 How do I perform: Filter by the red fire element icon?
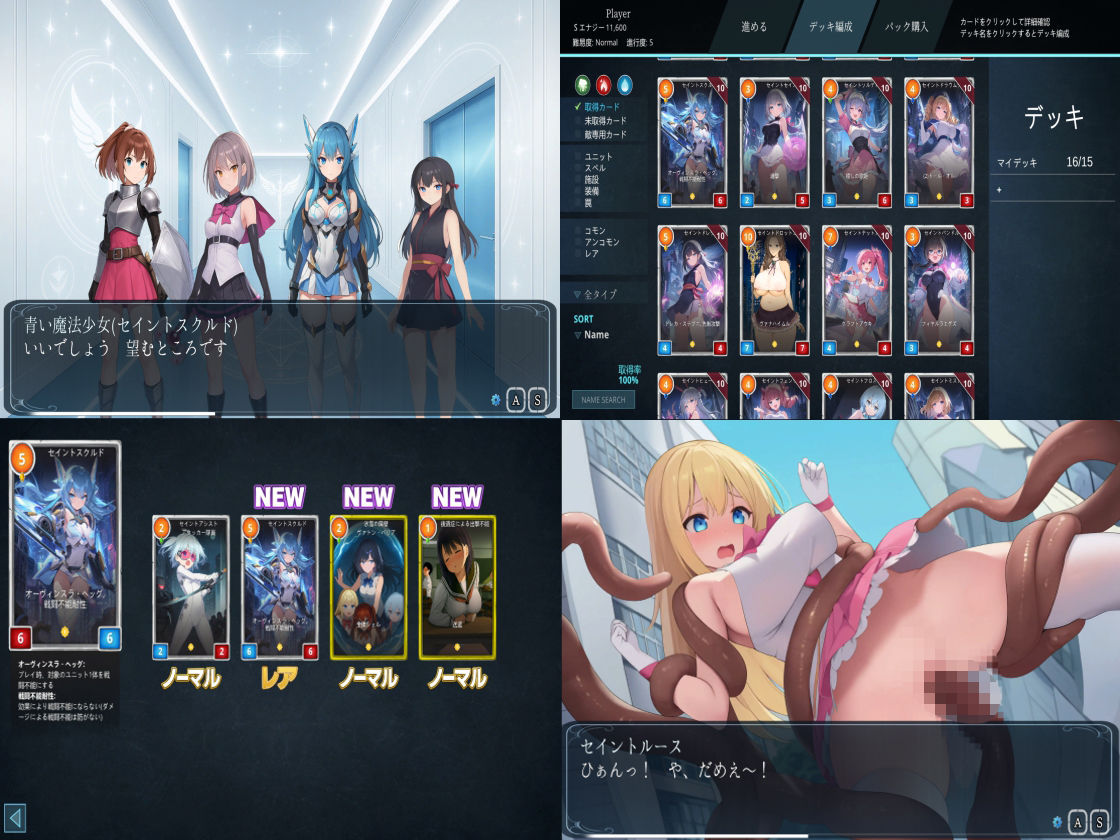pos(604,84)
